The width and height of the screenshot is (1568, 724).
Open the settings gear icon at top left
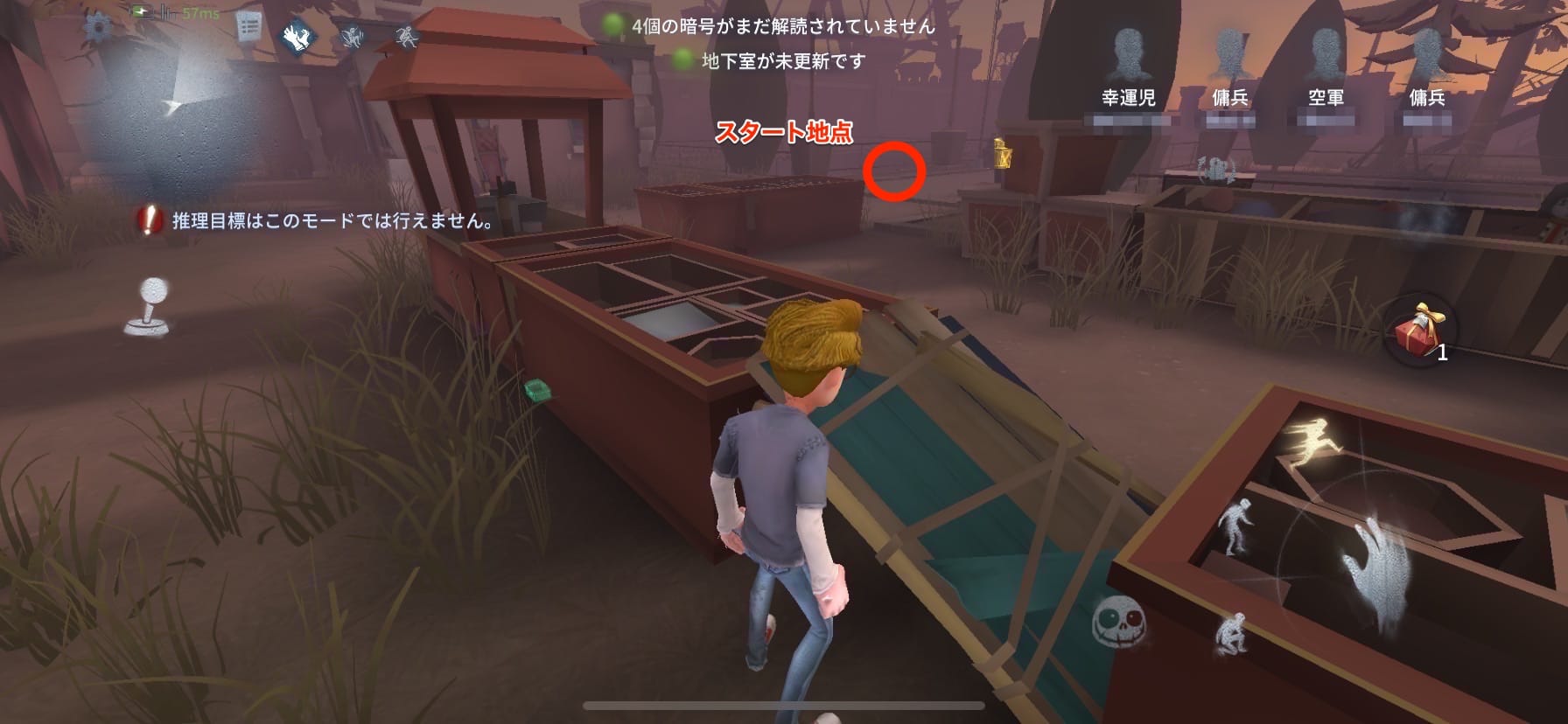tap(99, 28)
